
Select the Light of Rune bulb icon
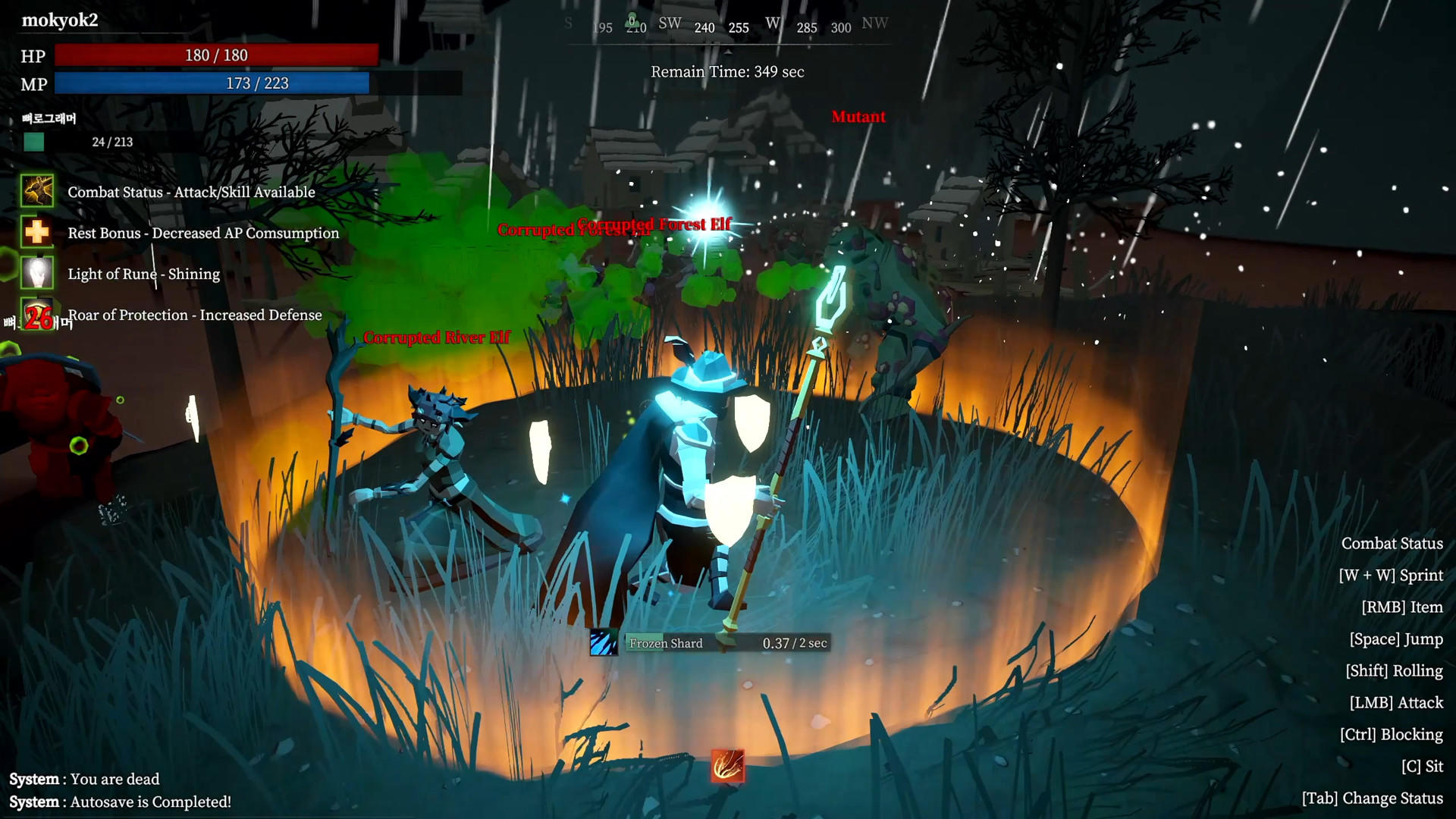(37, 273)
